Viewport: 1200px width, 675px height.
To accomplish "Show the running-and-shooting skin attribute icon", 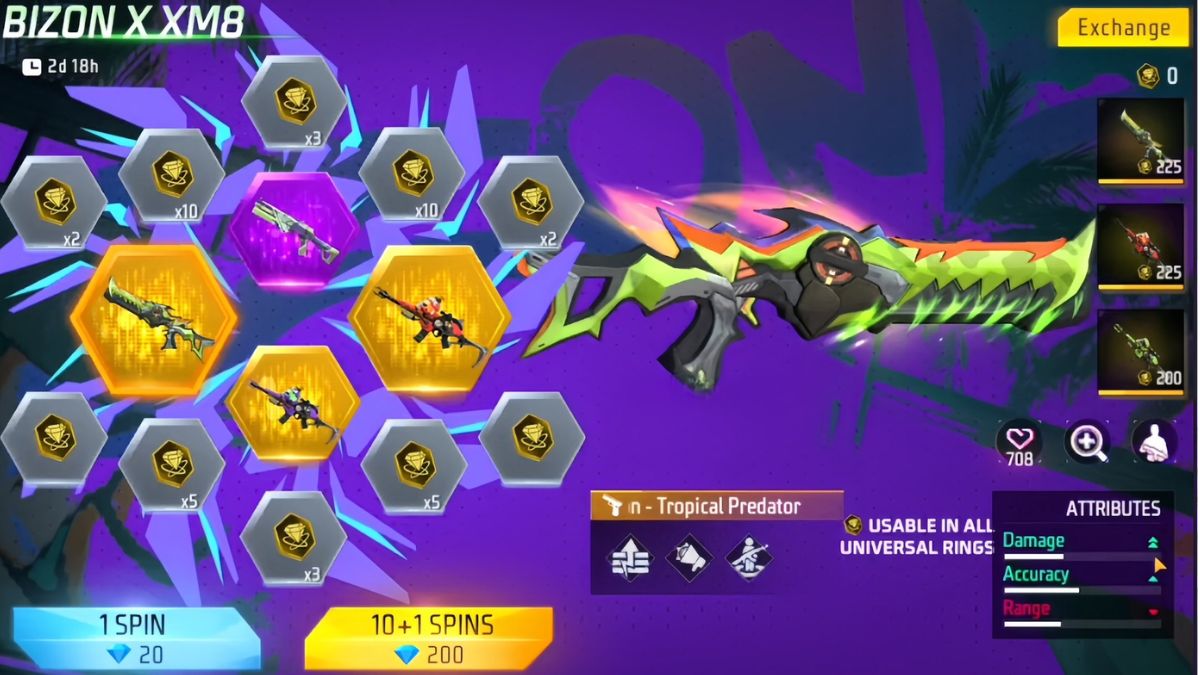I will [749, 558].
